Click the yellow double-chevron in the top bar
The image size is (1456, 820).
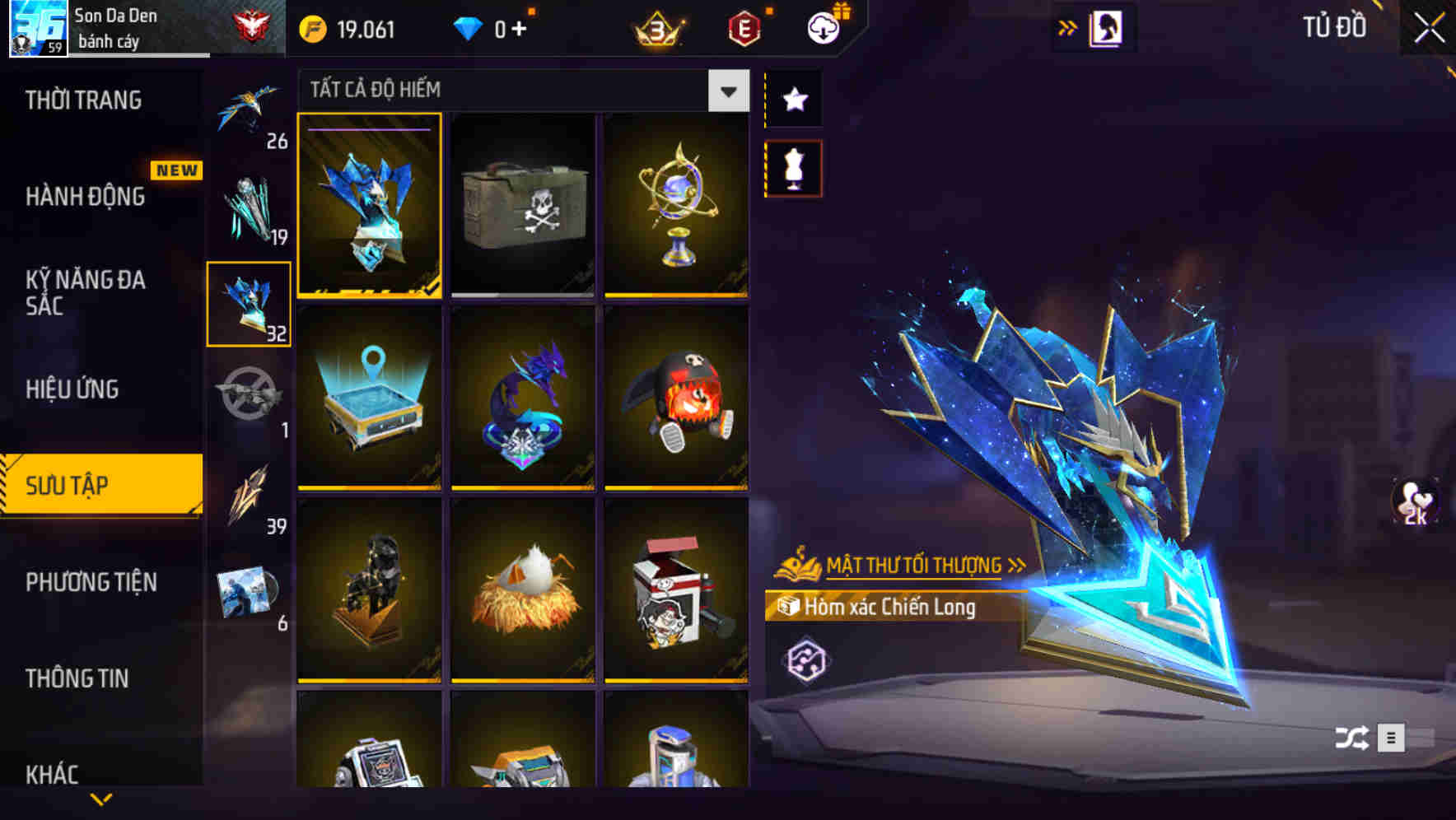[x=1068, y=26]
